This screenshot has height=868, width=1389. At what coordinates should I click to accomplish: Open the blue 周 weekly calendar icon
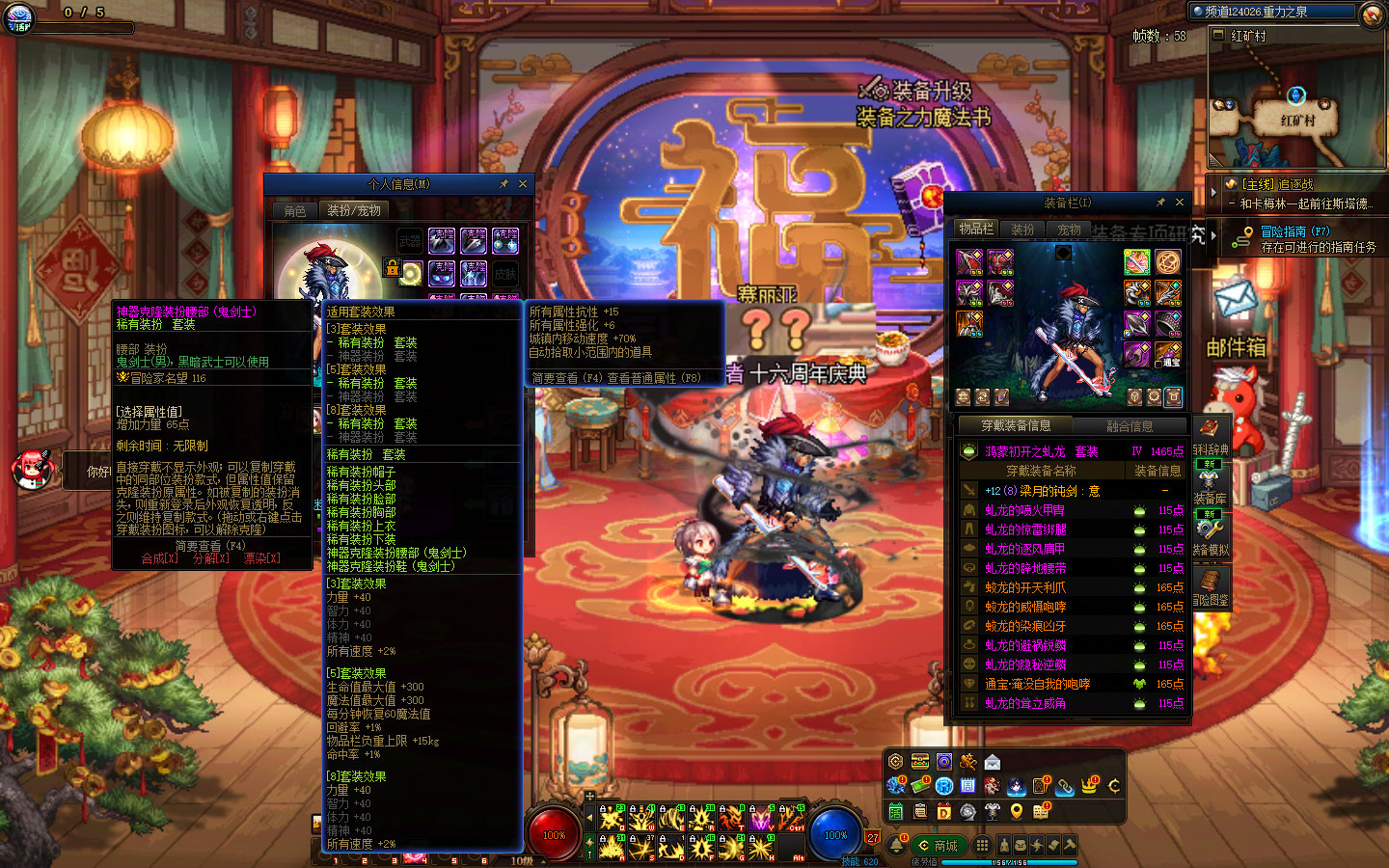(968, 786)
